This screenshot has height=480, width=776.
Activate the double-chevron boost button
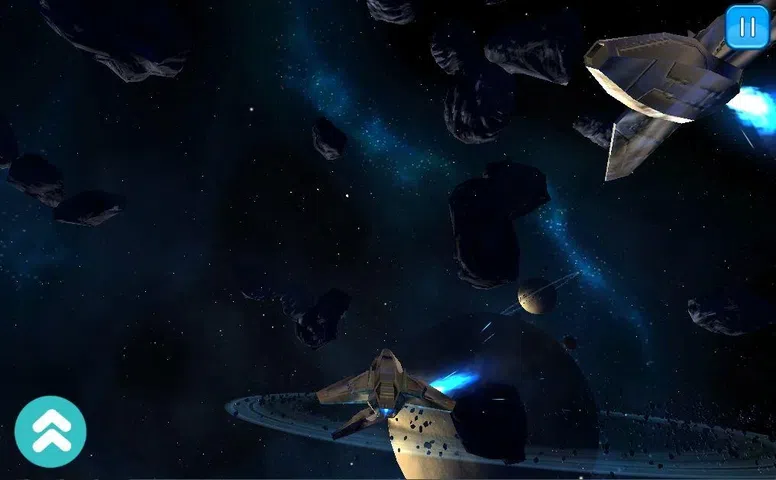click(50, 432)
